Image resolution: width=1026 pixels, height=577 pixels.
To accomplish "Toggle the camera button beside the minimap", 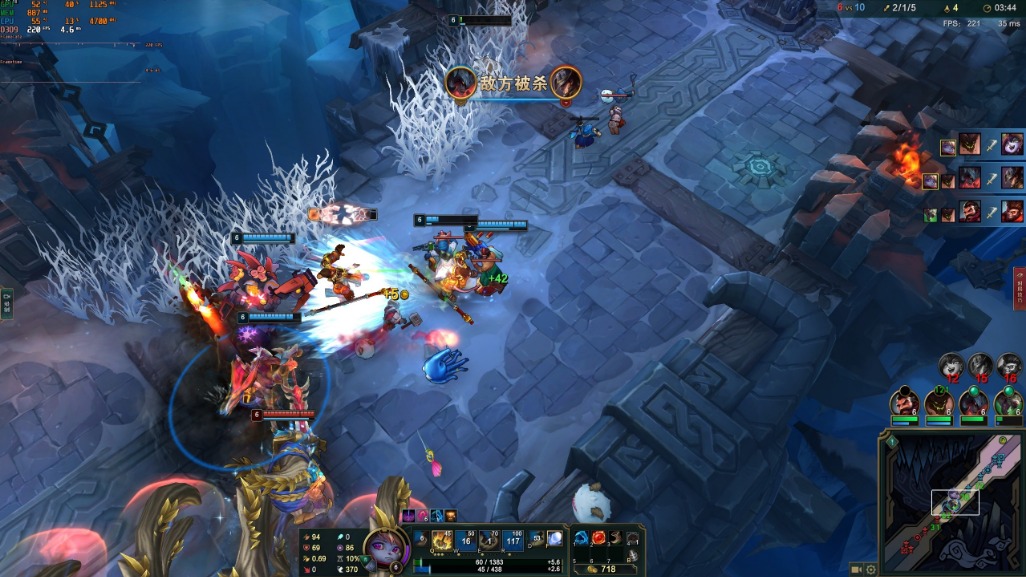I will 857,569.
